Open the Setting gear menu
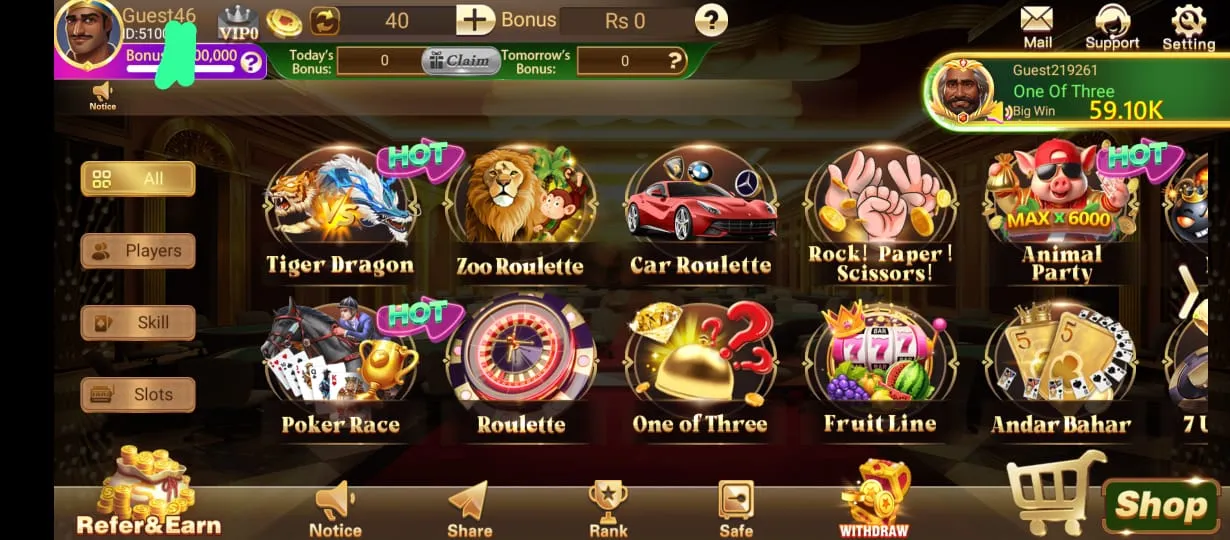1230x540 pixels. click(x=1188, y=26)
